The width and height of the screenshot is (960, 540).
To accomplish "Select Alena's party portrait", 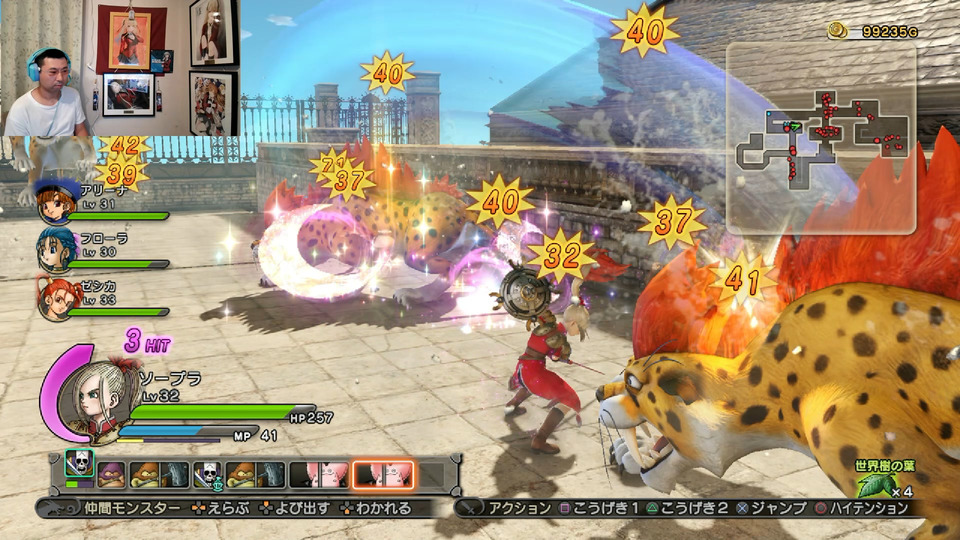I will click(54, 203).
